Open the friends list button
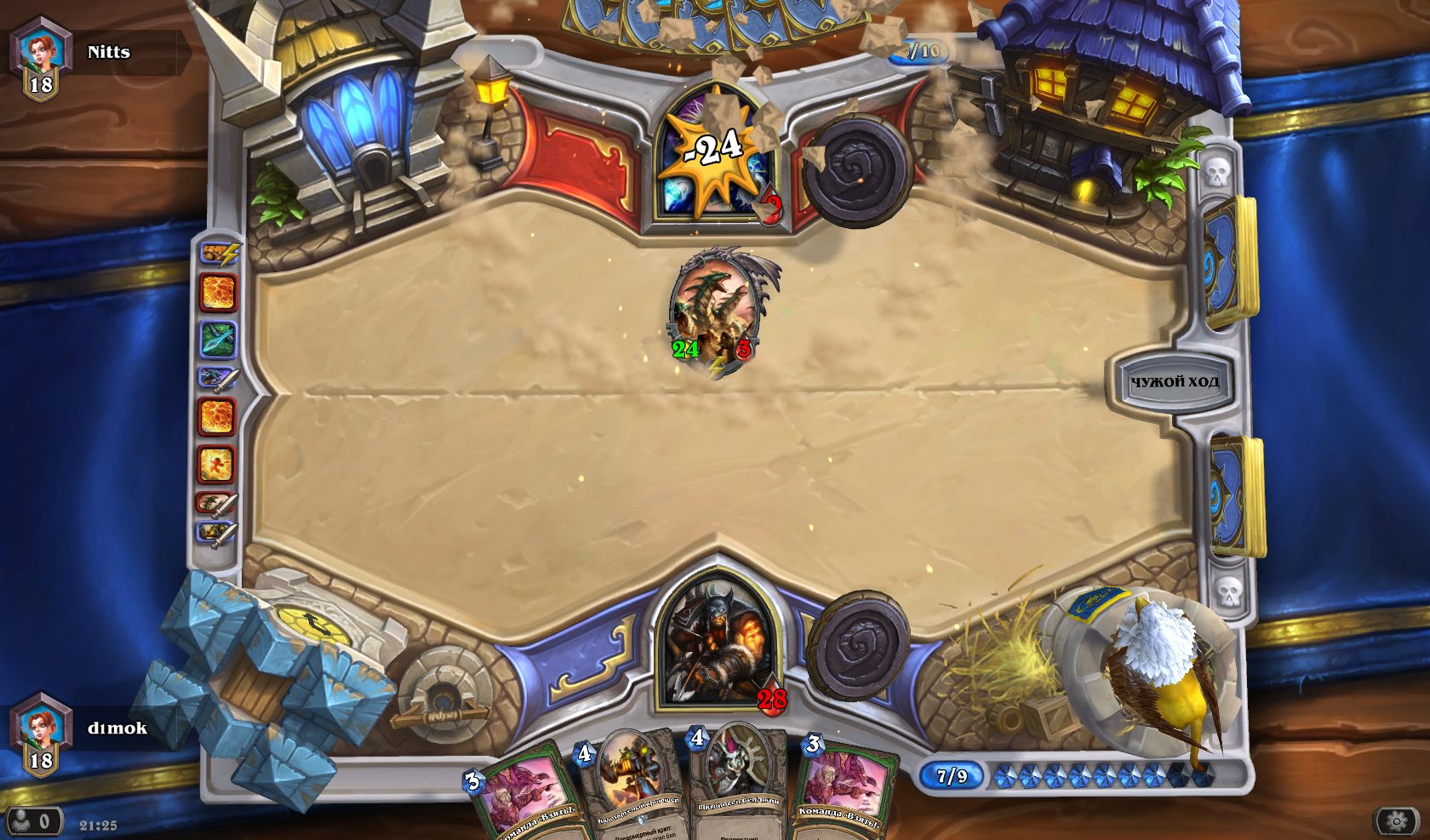Viewport: 1430px width, 840px height. point(33,821)
